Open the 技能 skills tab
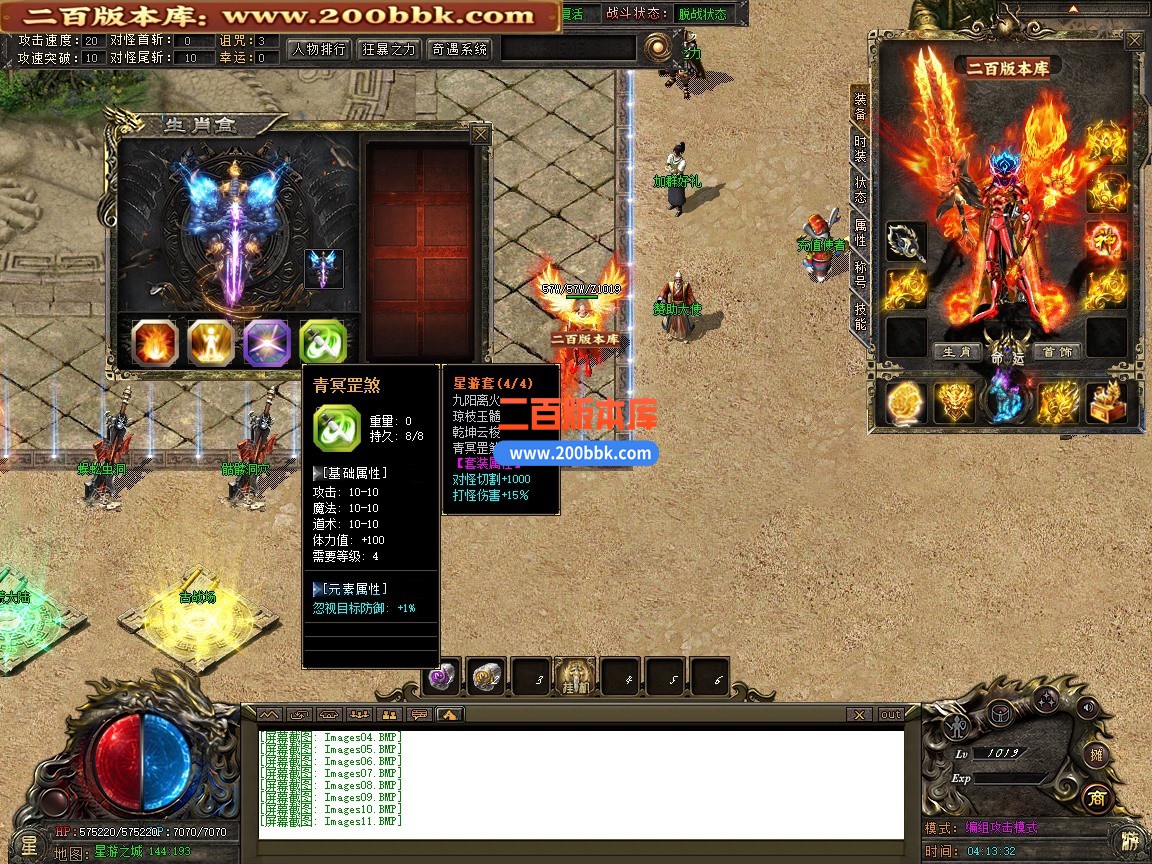 [860, 316]
